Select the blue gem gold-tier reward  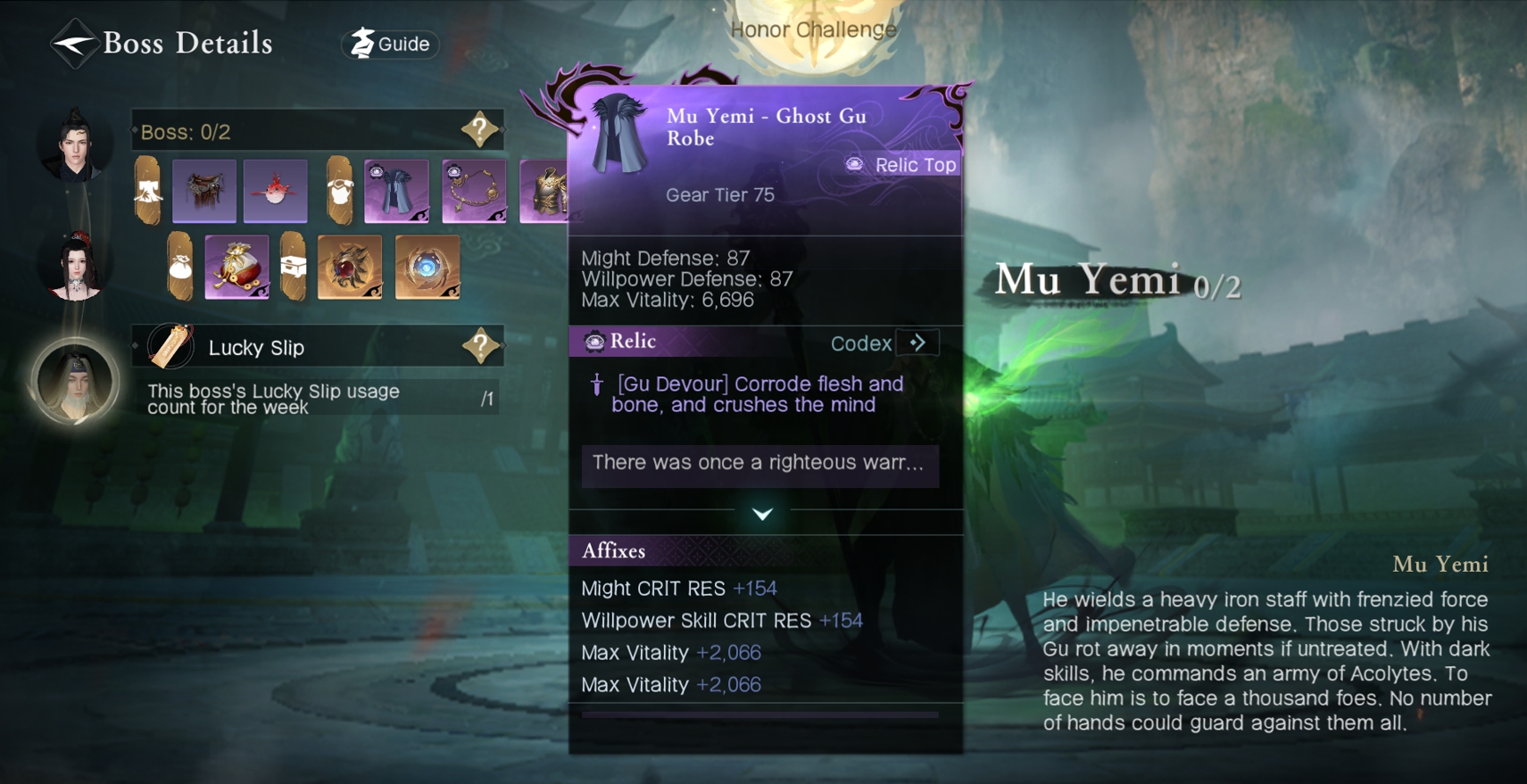click(427, 266)
